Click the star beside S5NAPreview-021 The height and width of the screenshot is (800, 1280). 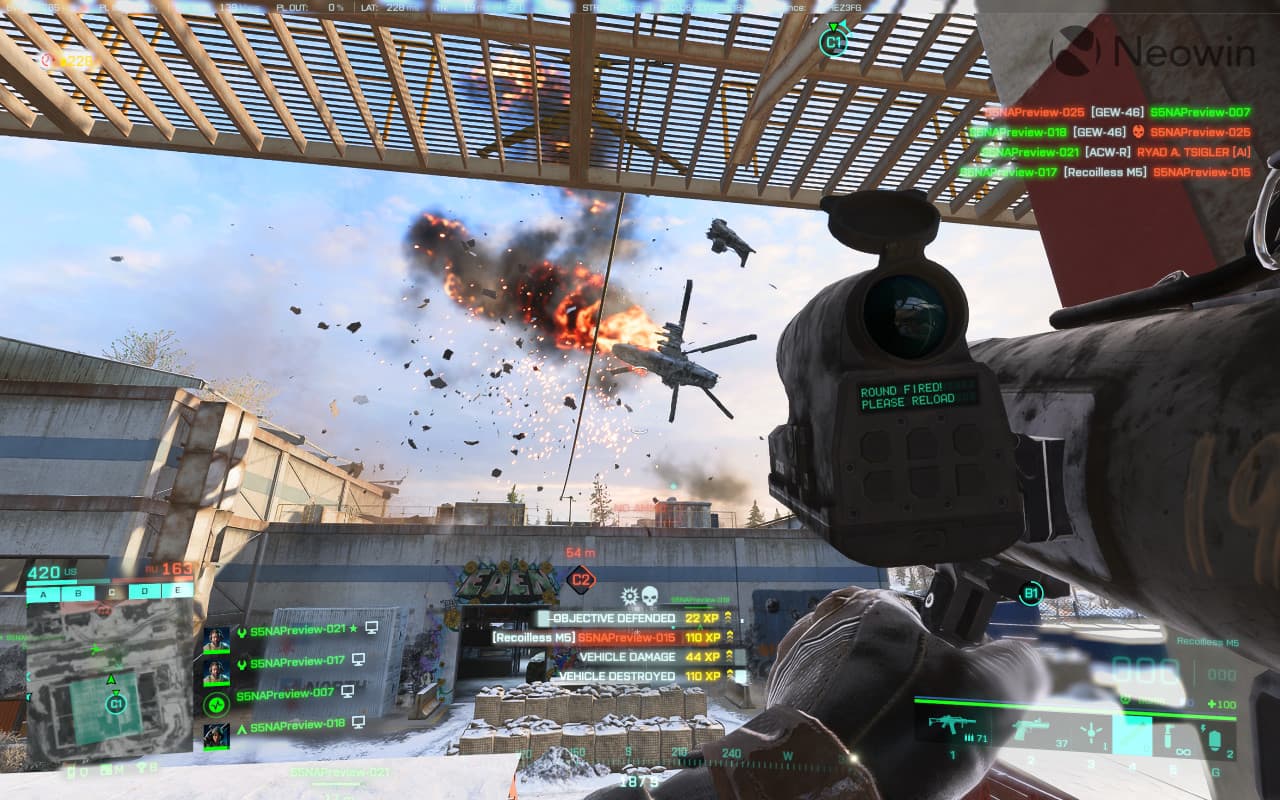click(x=352, y=629)
